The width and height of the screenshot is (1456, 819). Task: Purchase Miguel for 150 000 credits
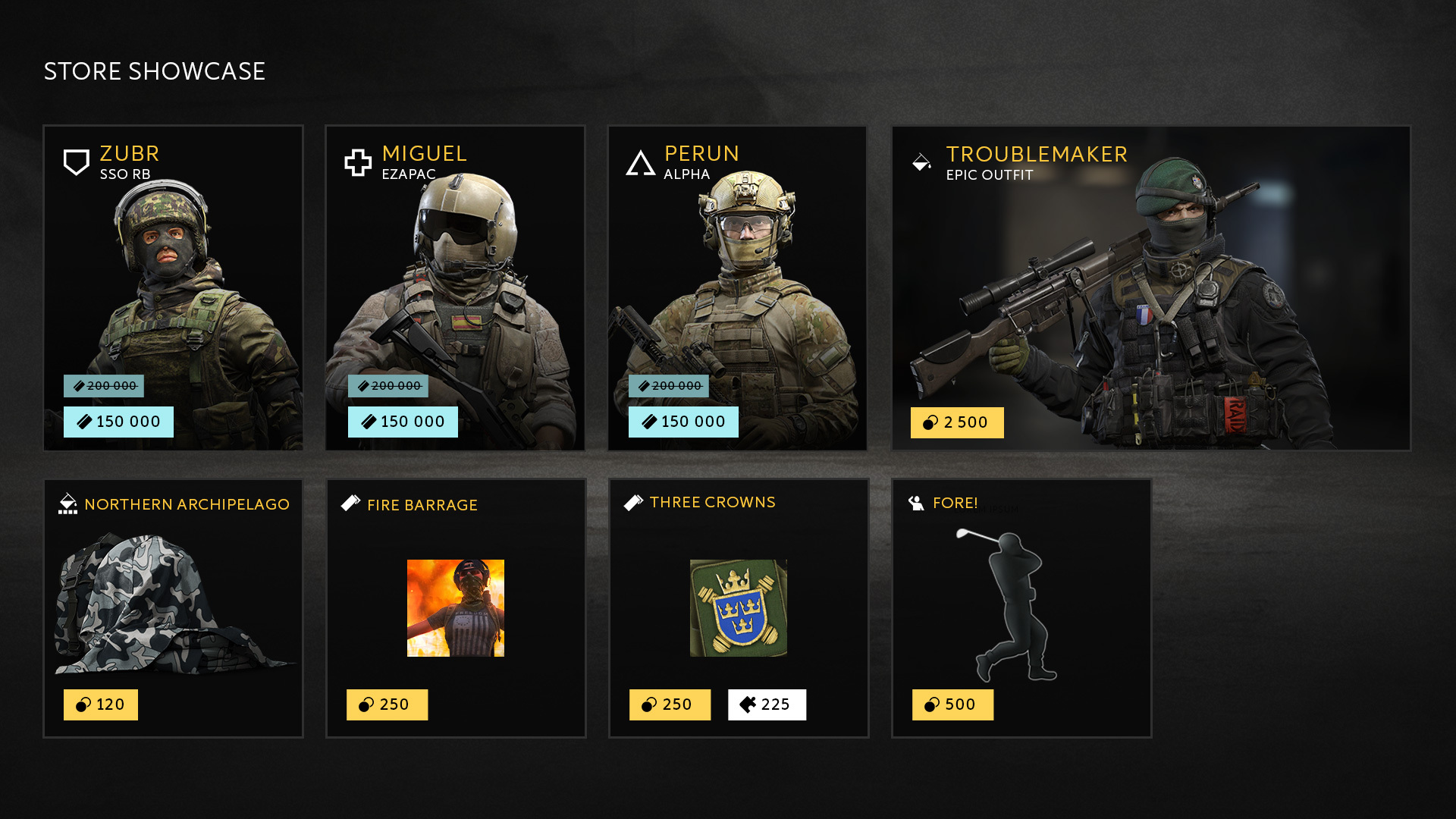(403, 422)
